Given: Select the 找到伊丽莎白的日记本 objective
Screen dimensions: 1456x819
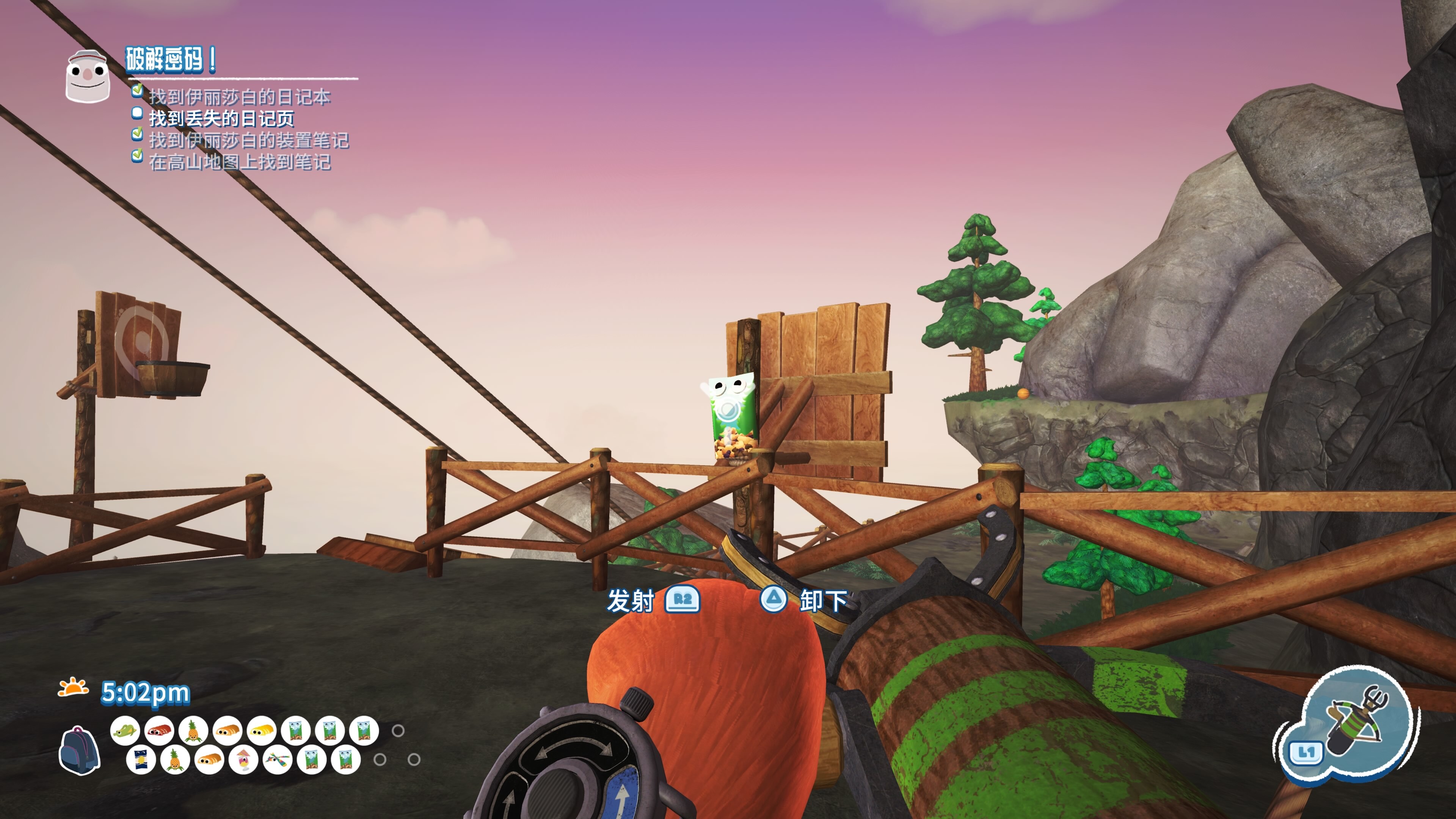Looking at the screenshot, I should (x=239, y=97).
